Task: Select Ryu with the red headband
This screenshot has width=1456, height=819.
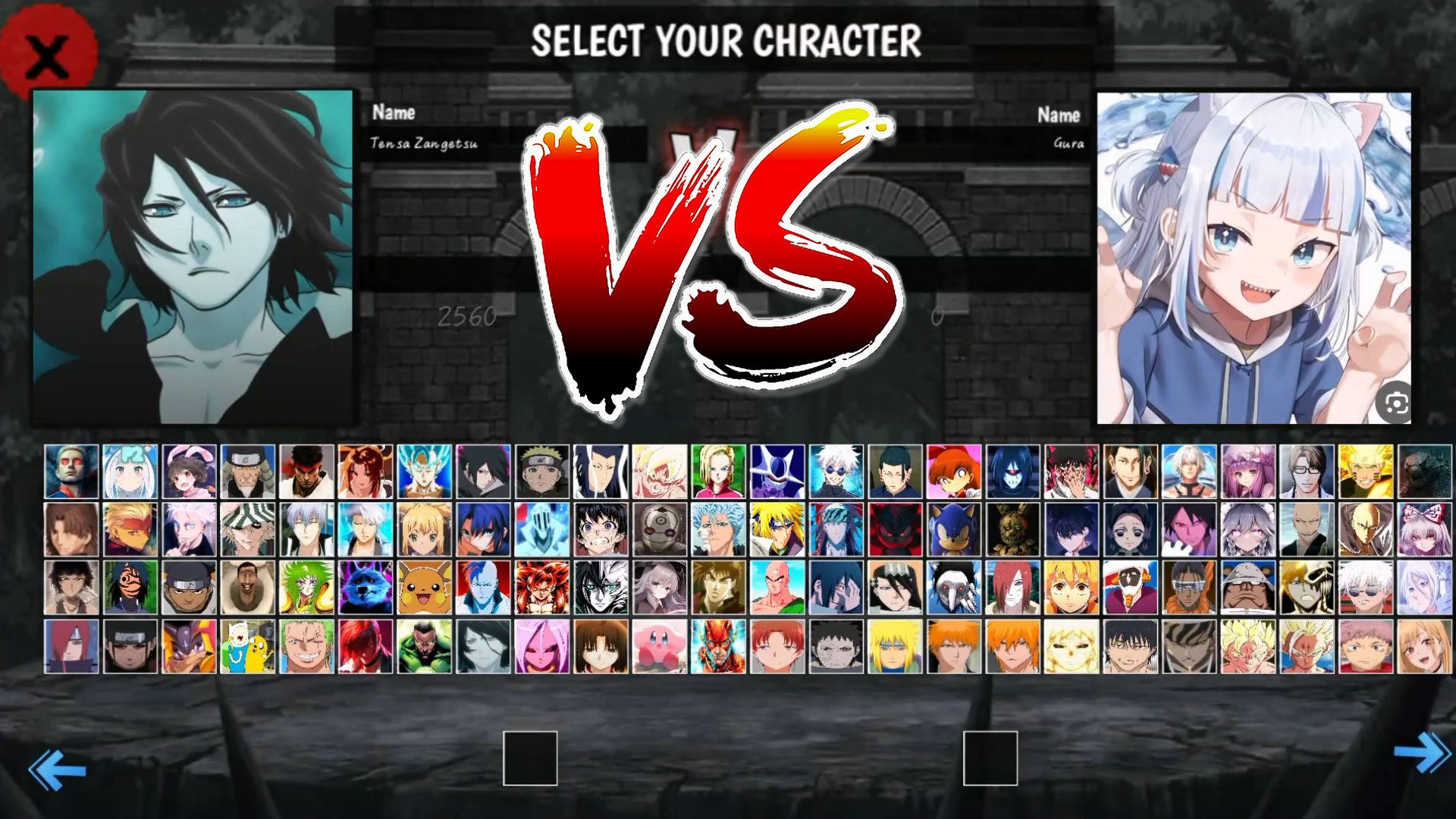Action: click(x=306, y=471)
